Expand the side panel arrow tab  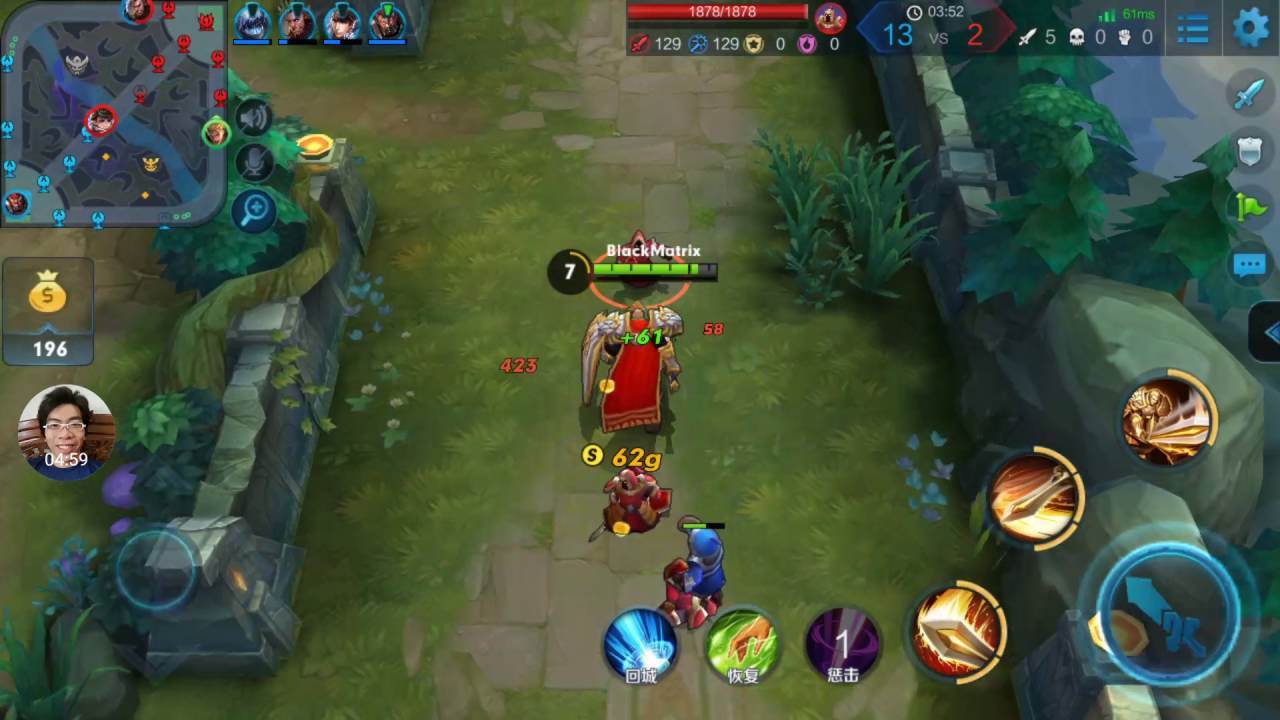coord(1267,333)
